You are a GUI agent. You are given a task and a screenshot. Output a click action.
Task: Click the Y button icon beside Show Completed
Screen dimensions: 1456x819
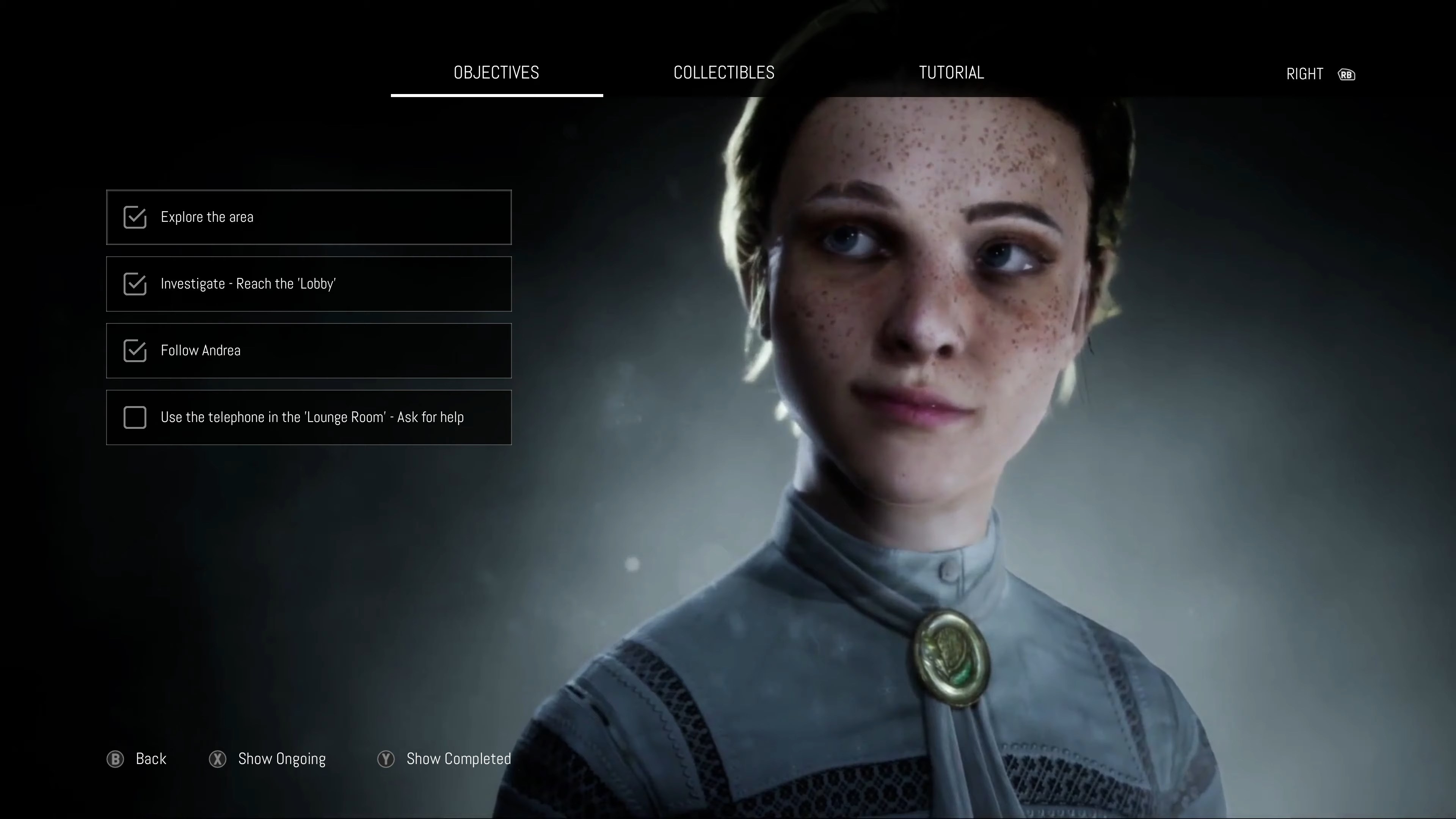click(x=386, y=759)
